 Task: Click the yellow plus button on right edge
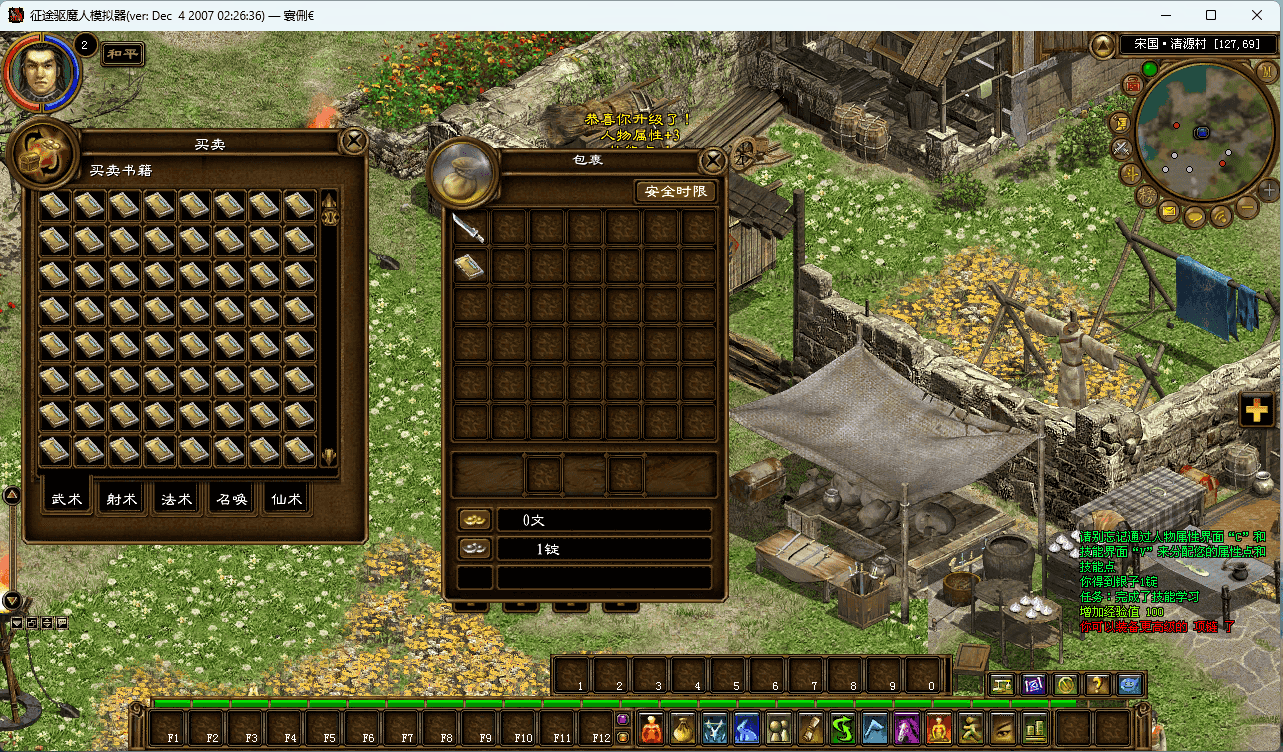pos(1256,411)
